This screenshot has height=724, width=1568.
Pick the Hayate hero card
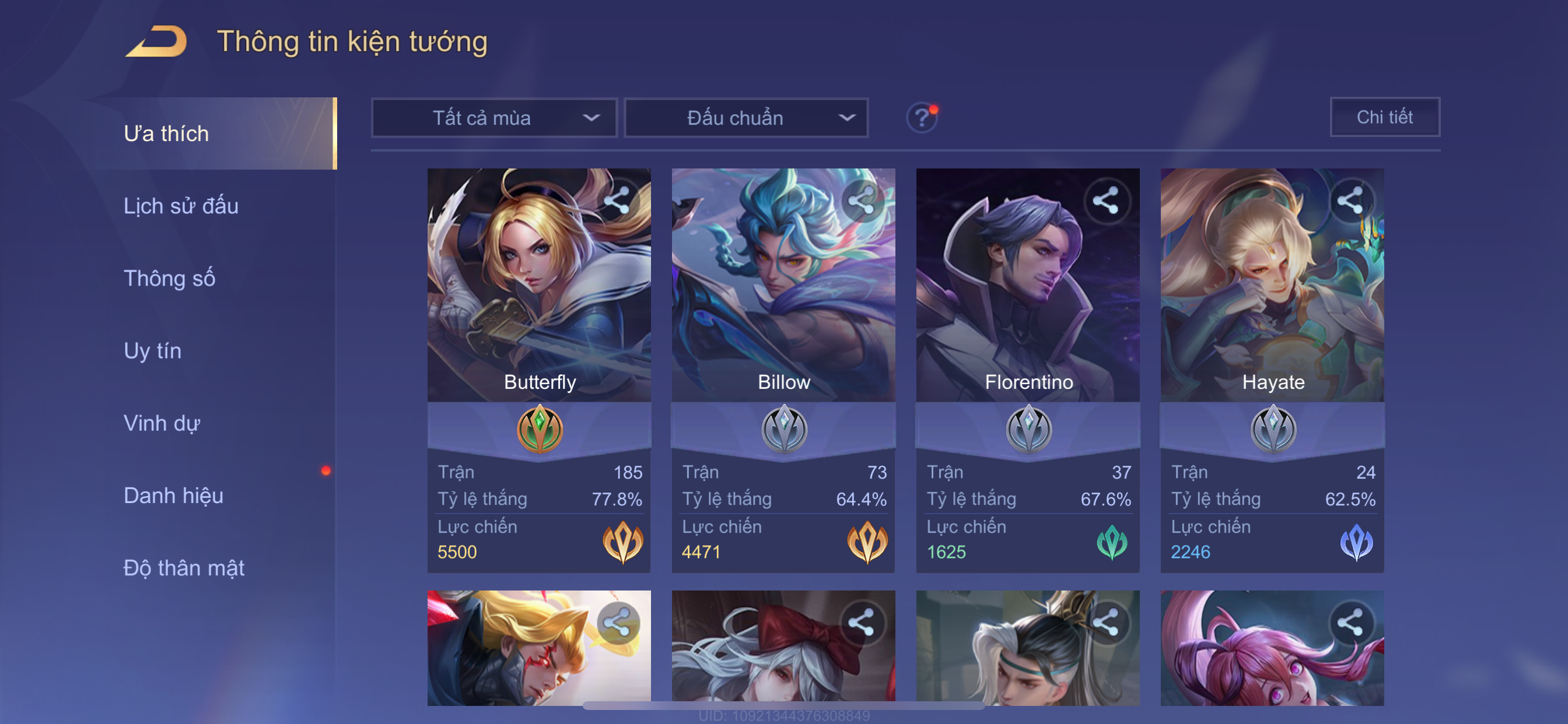click(1272, 286)
